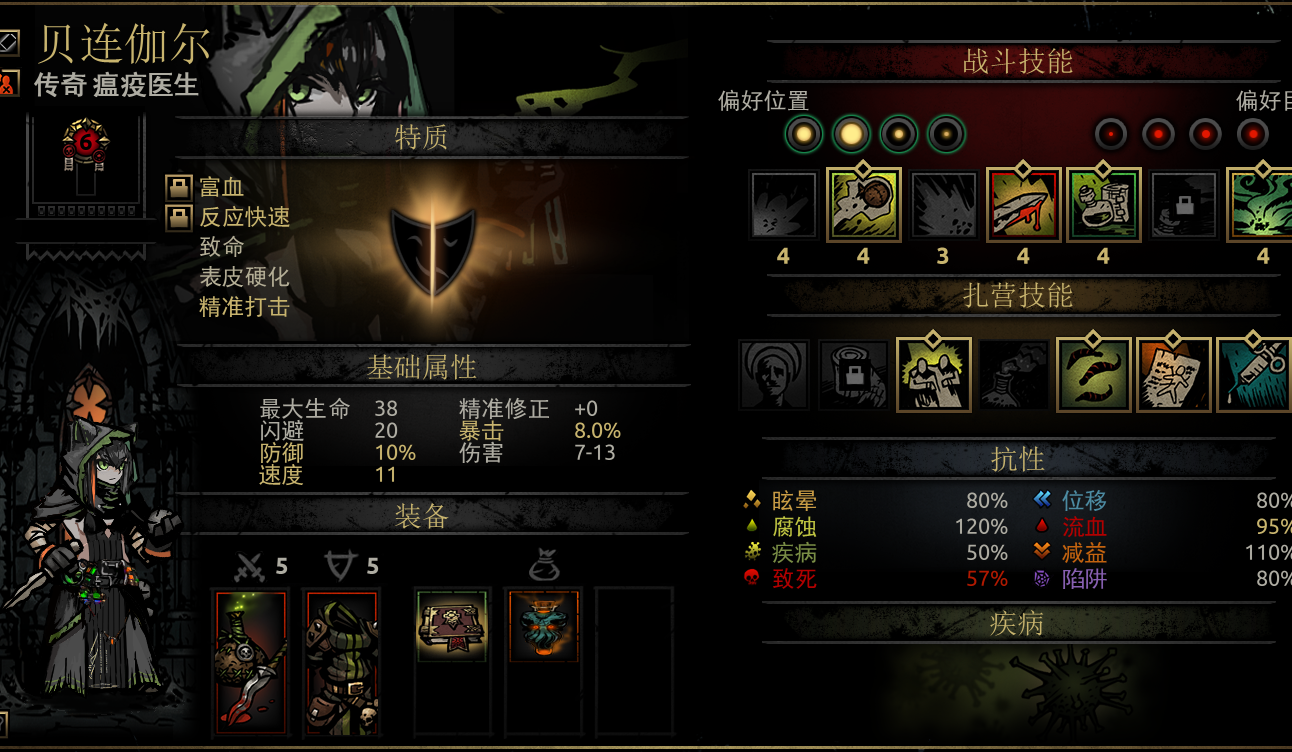Click the padlocked combat skill icon

tap(1183, 205)
